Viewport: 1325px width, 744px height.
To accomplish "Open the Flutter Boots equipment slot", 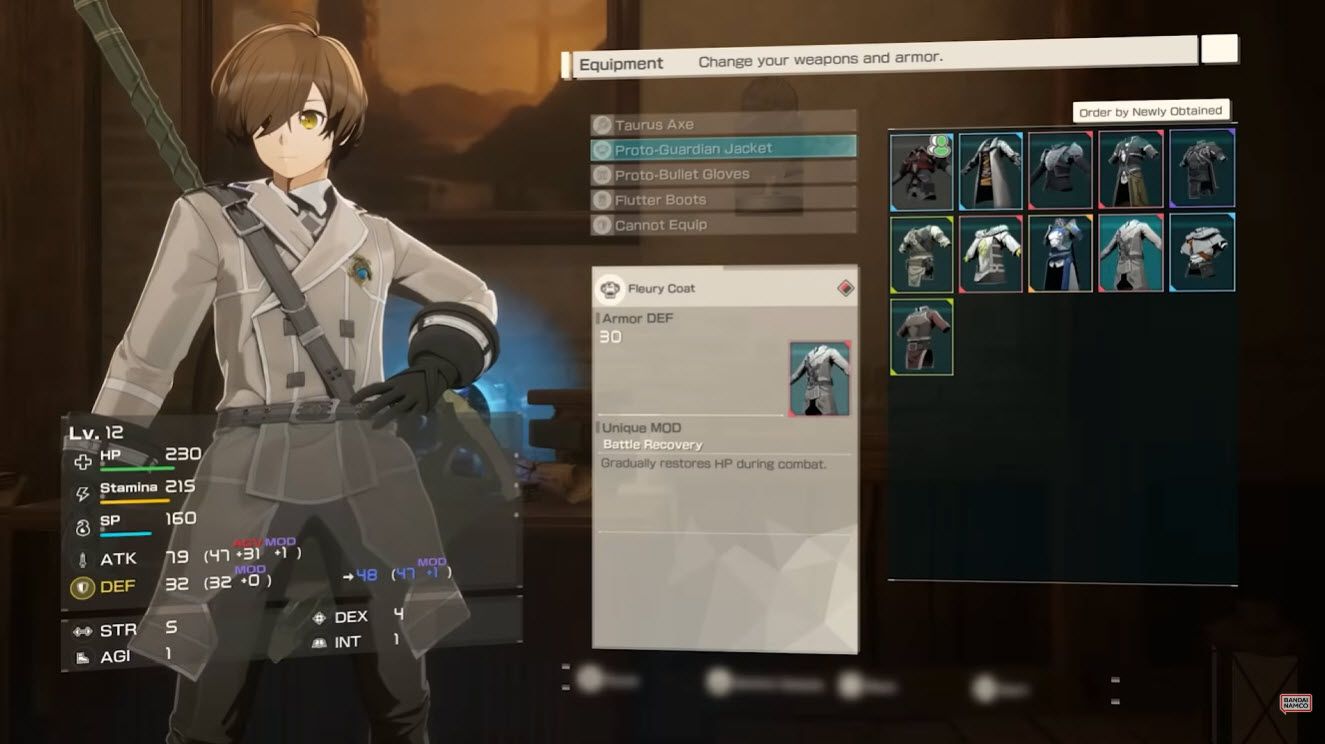I will [x=722, y=200].
